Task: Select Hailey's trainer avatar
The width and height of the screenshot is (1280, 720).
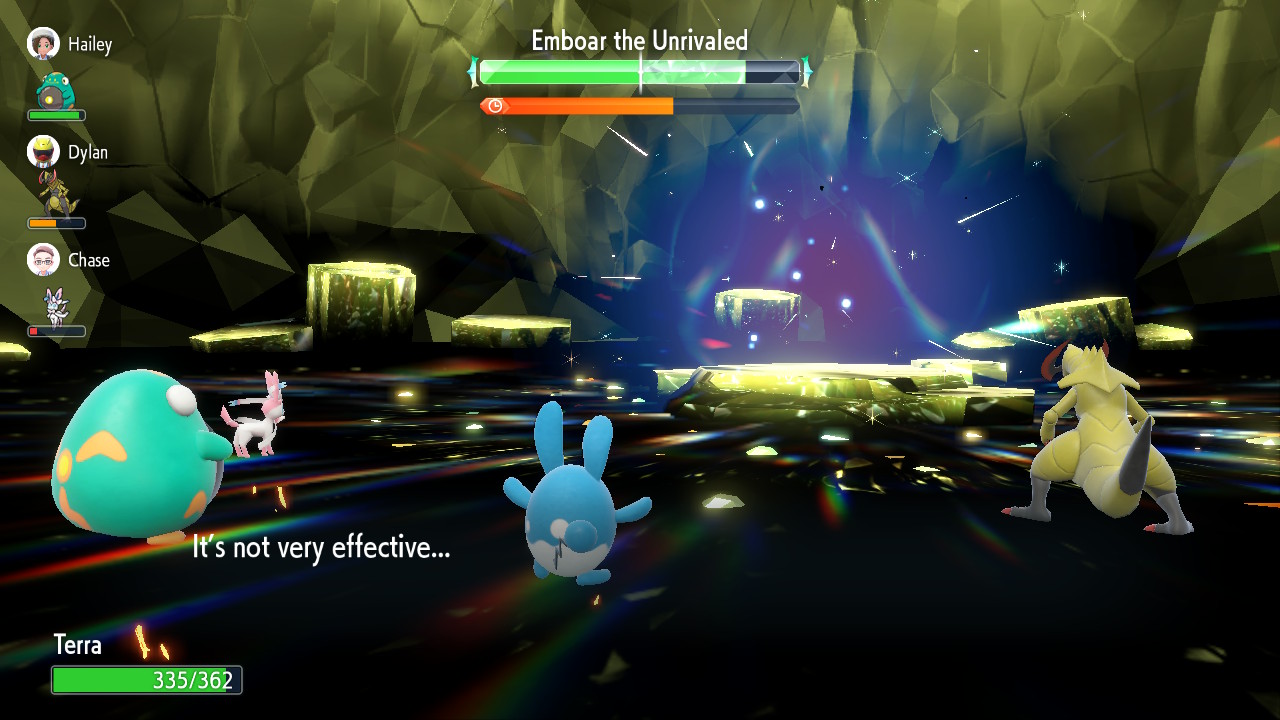Action: (x=43, y=44)
